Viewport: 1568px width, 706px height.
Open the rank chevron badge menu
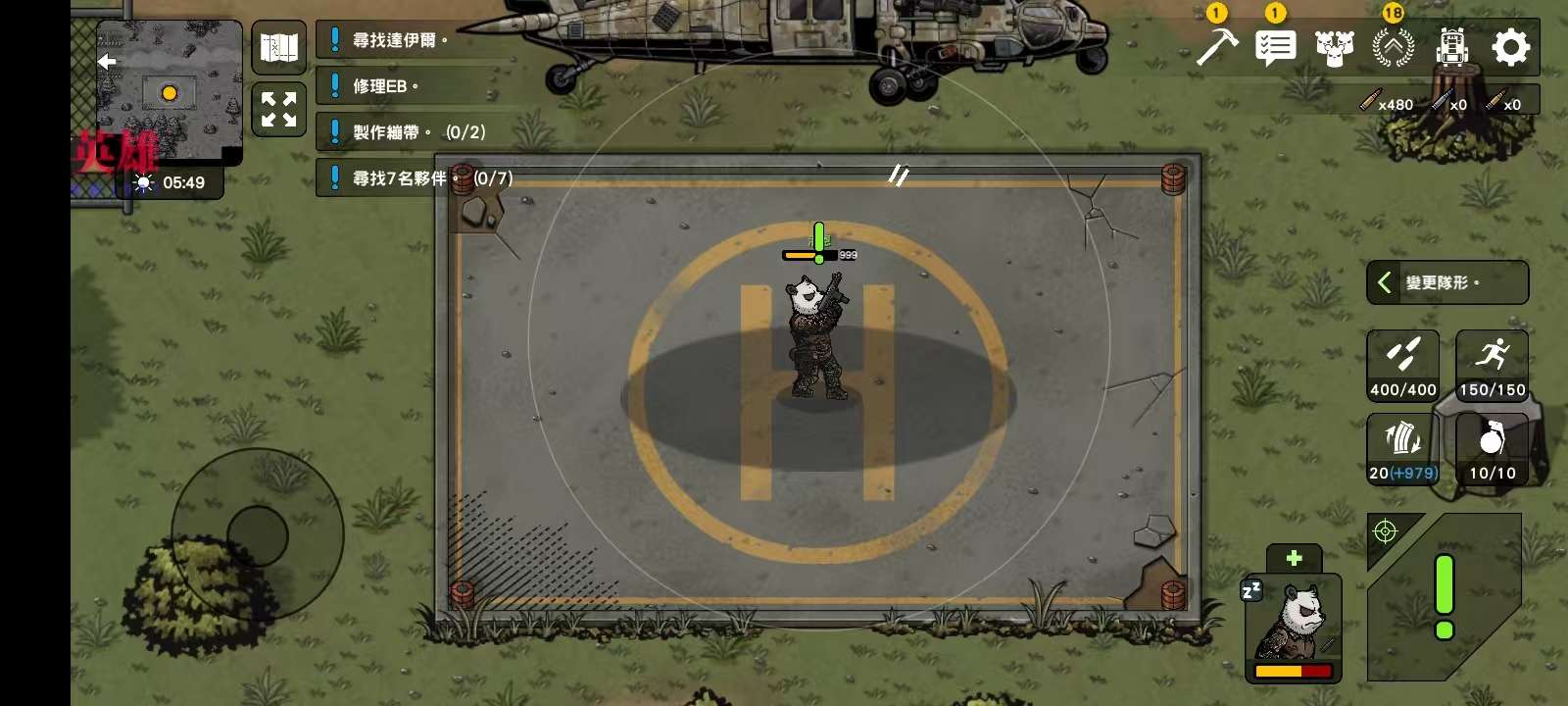pyautogui.click(x=1393, y=47)
